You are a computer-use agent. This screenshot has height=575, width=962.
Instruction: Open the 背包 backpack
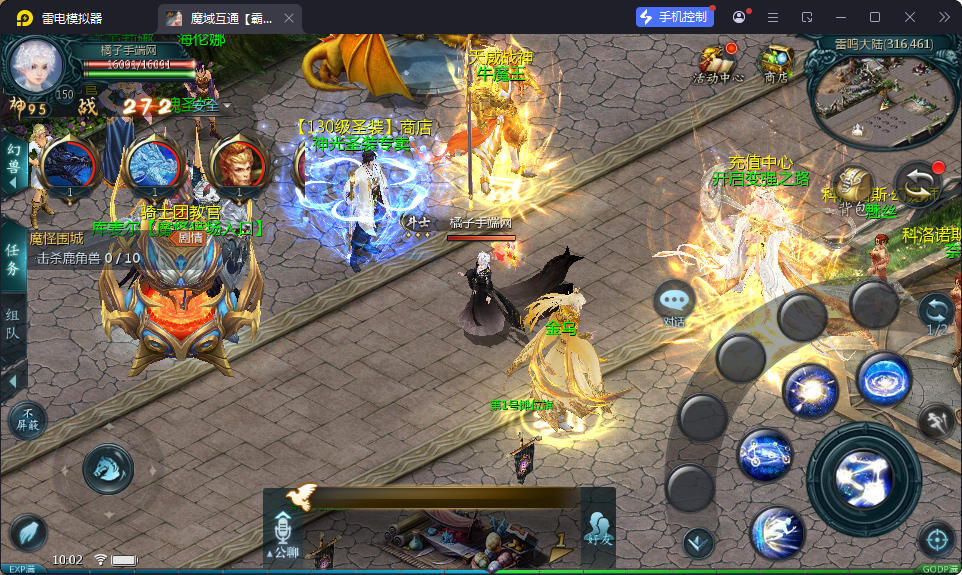[853, 188]
